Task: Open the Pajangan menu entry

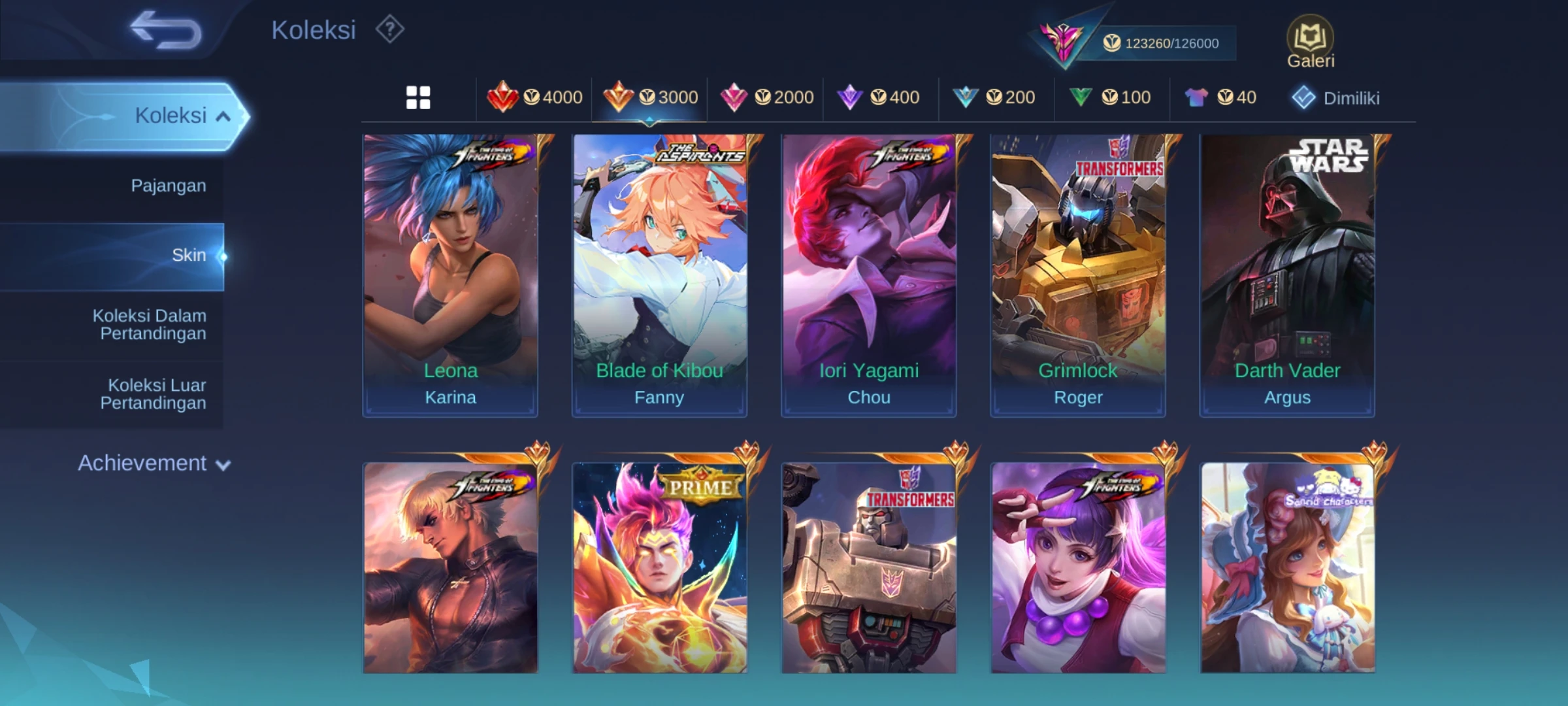Action: tap(168, 186)
